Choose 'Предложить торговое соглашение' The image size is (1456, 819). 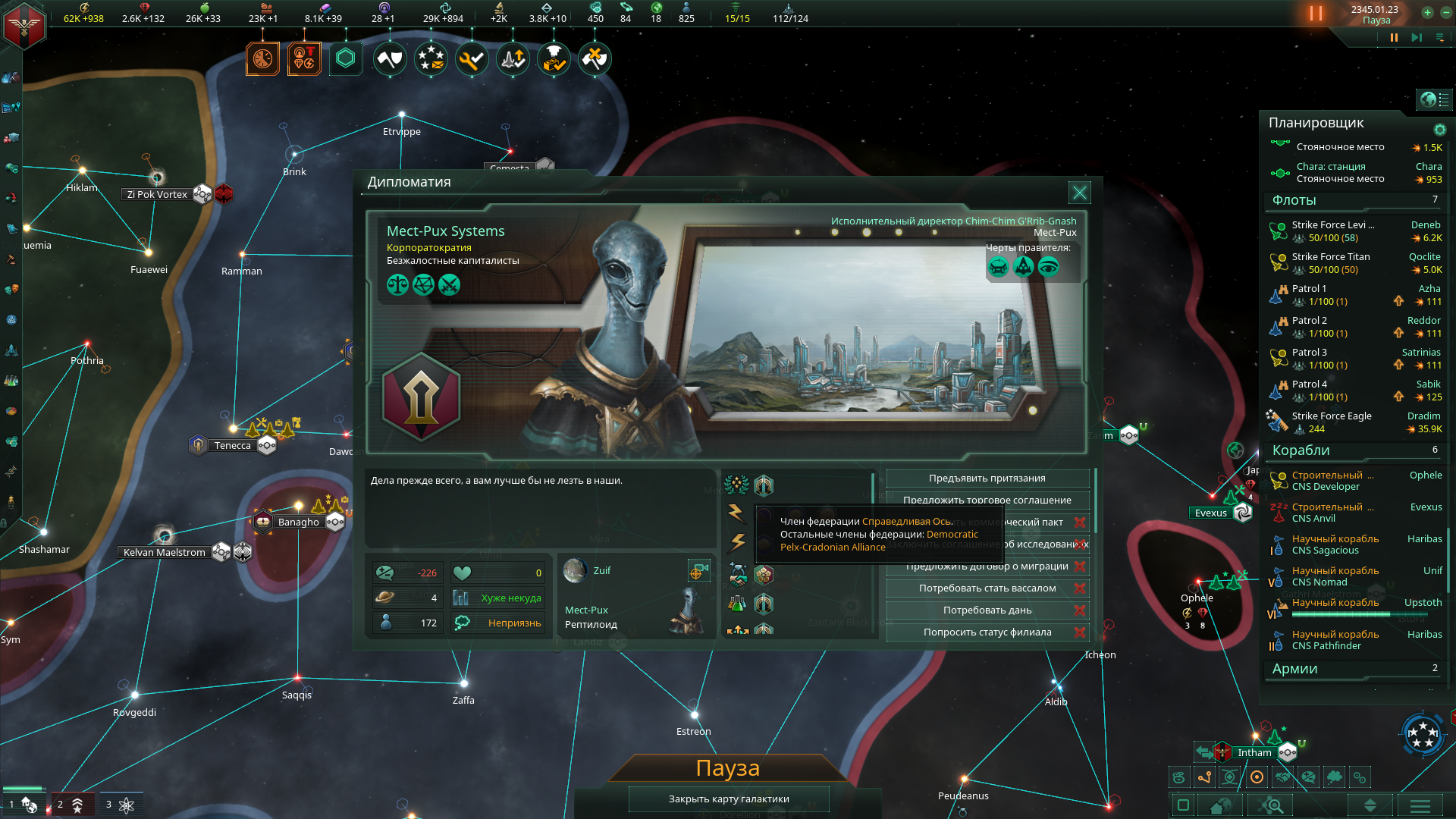coord(987,500)
